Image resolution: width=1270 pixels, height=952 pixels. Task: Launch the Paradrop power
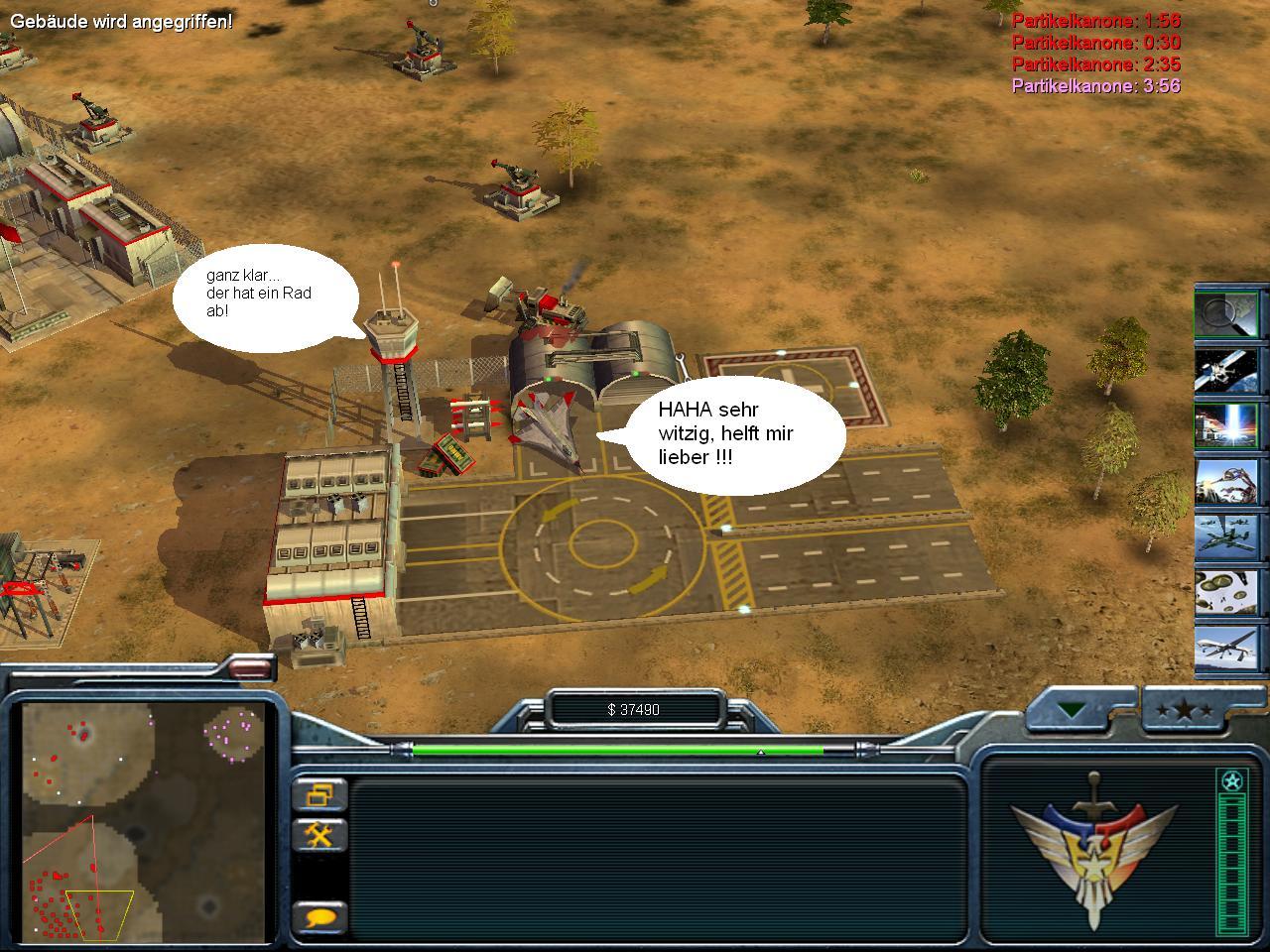coord(1226,592)
